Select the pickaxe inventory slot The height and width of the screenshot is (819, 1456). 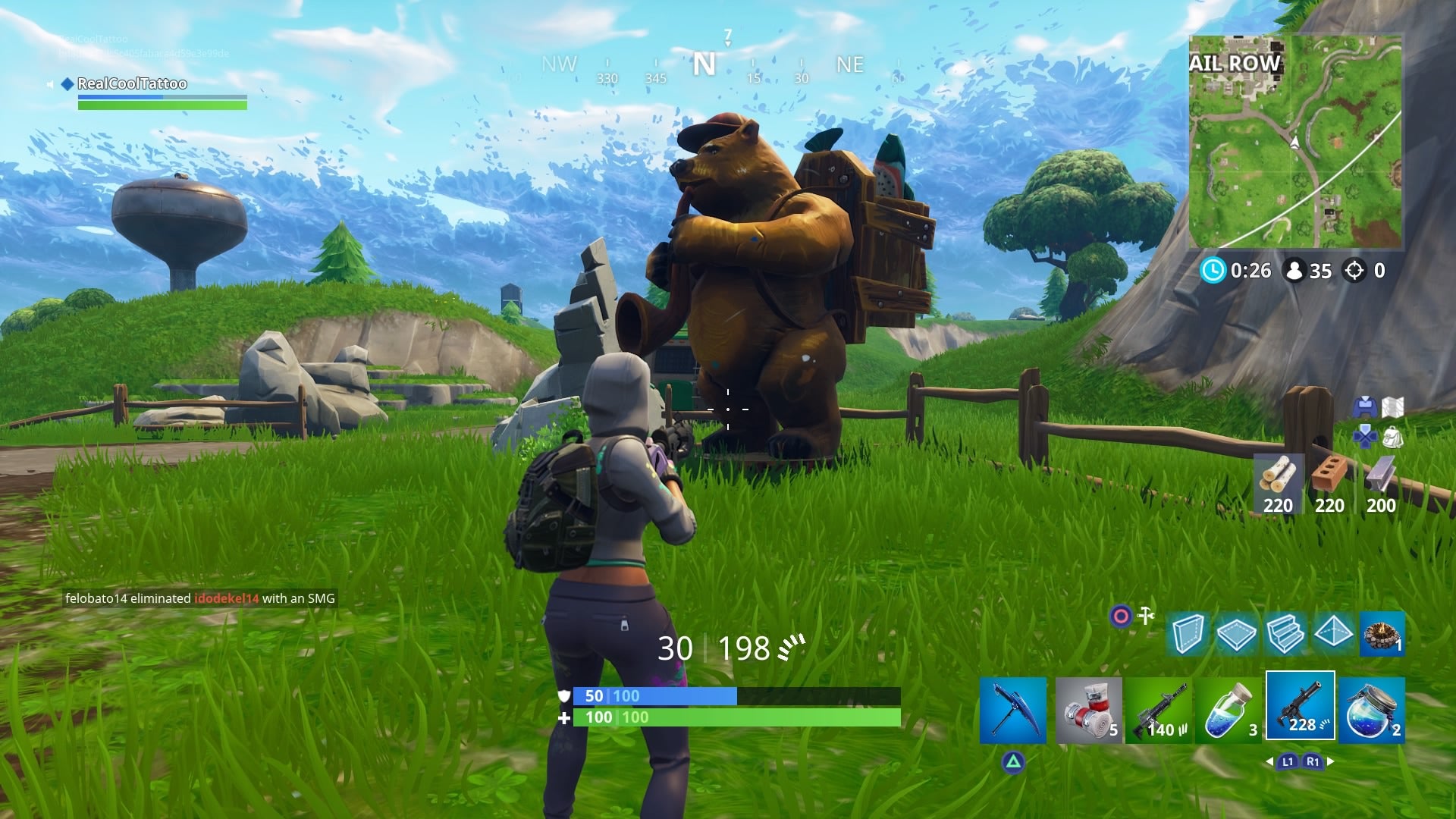point(1014,709)
